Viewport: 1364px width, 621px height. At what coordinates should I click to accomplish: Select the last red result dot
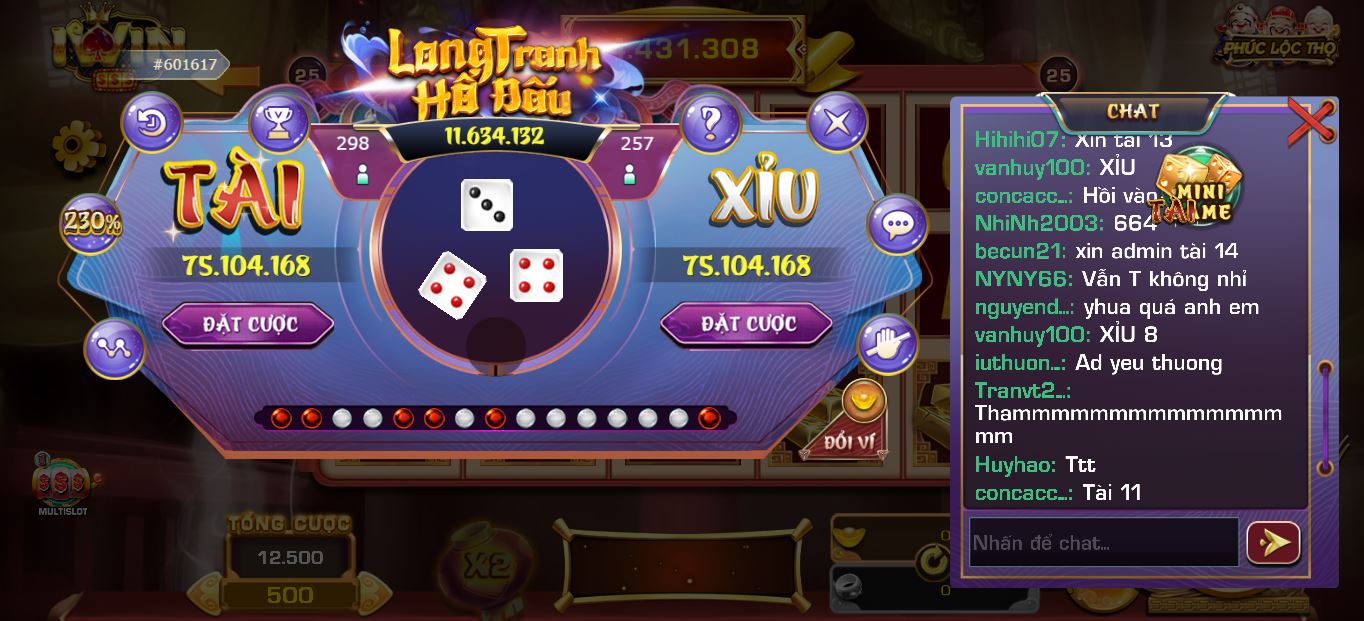click(709, 417)
